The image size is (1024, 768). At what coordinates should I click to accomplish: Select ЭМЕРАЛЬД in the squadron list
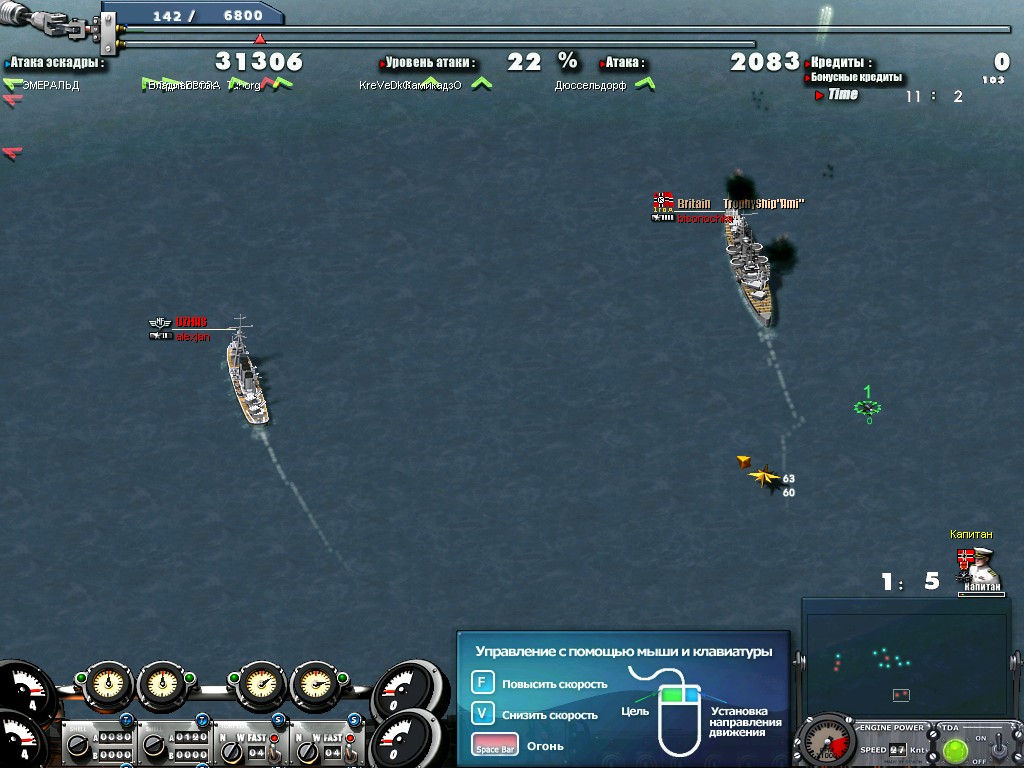coord(50,86)
